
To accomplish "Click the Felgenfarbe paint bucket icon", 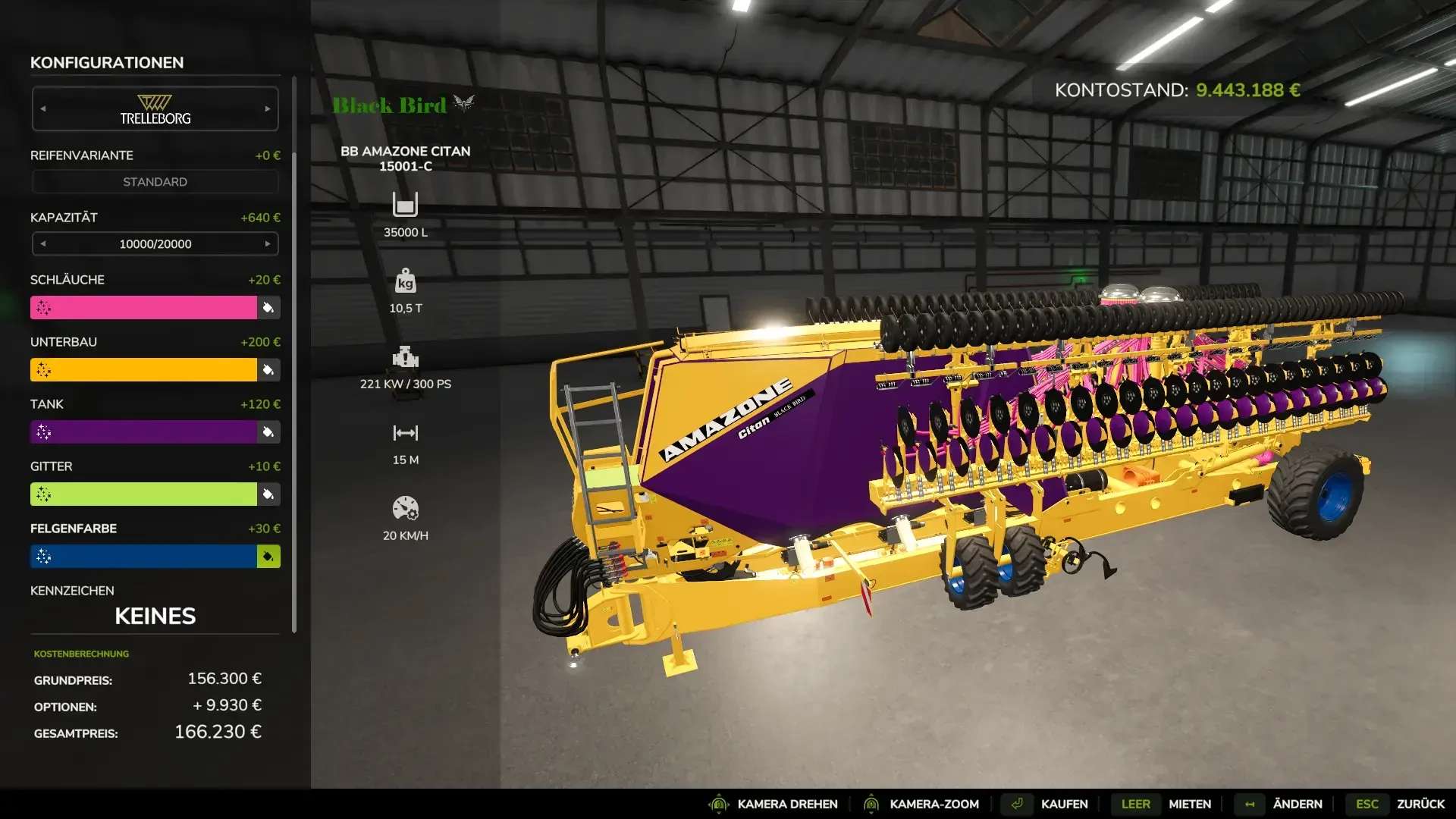I will [268, 557].
